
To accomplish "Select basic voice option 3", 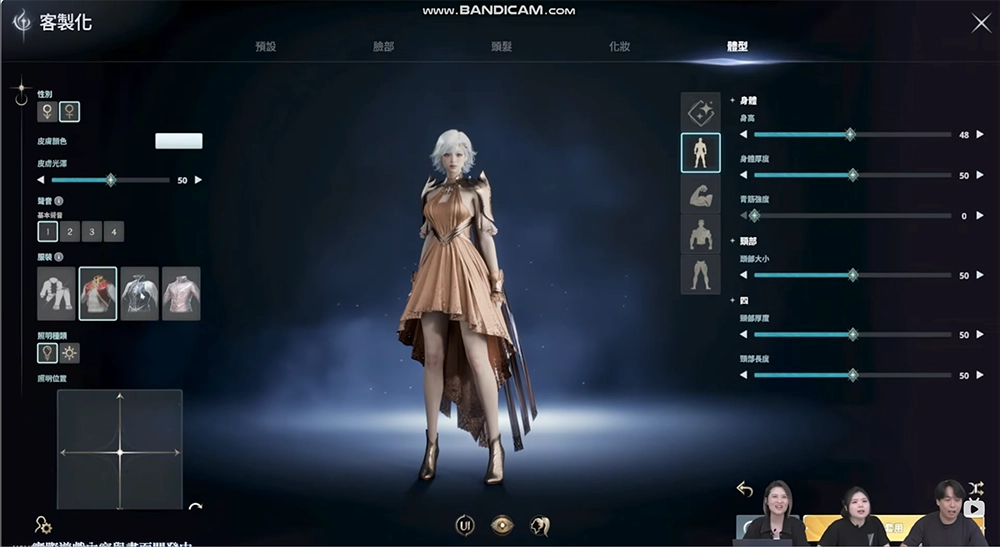I will click(x=92, y=232).
